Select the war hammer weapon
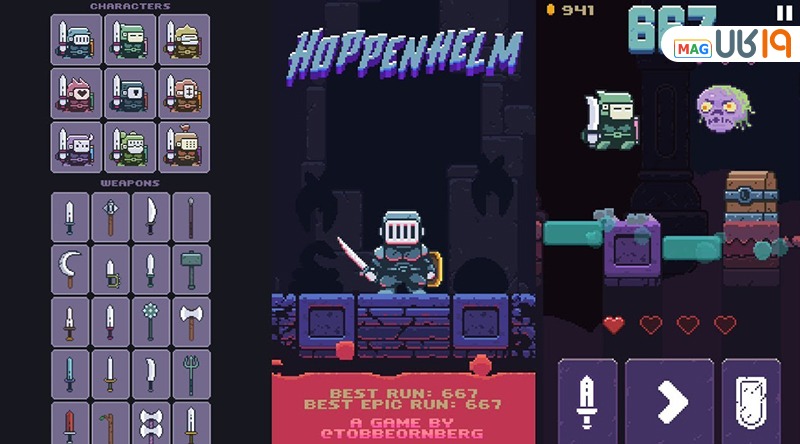The width and height of the screenshot is (800, 444). (190, 269)
